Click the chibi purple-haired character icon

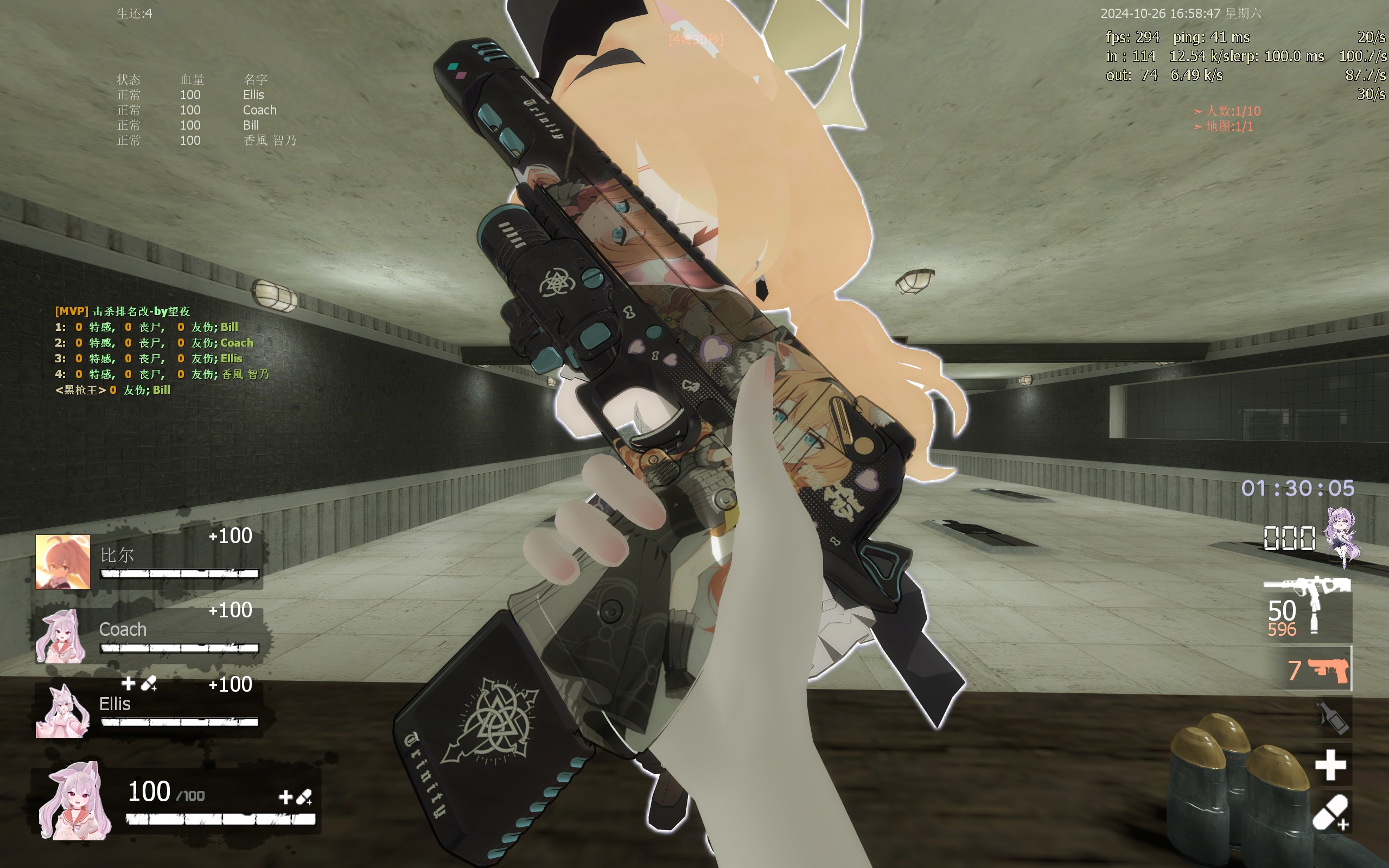click(1341, 536)
